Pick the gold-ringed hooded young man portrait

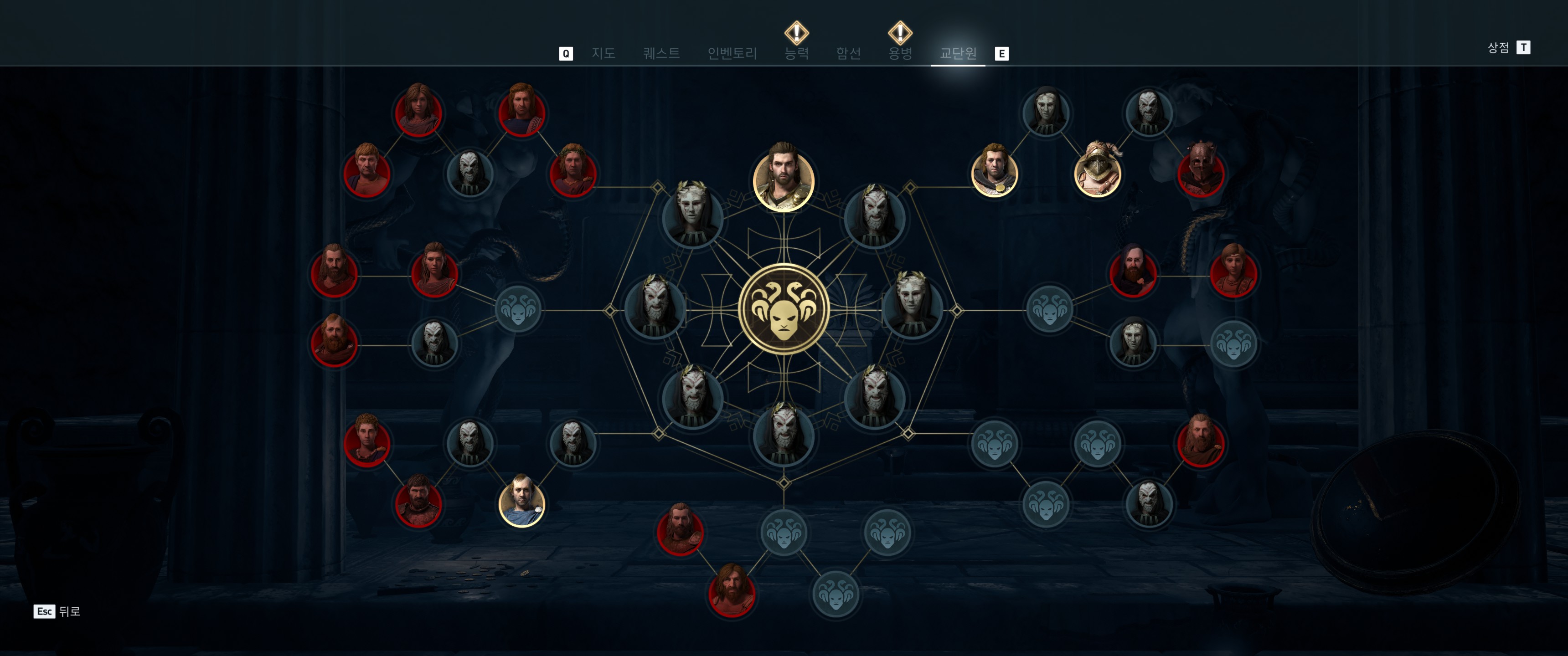[994, 173]
